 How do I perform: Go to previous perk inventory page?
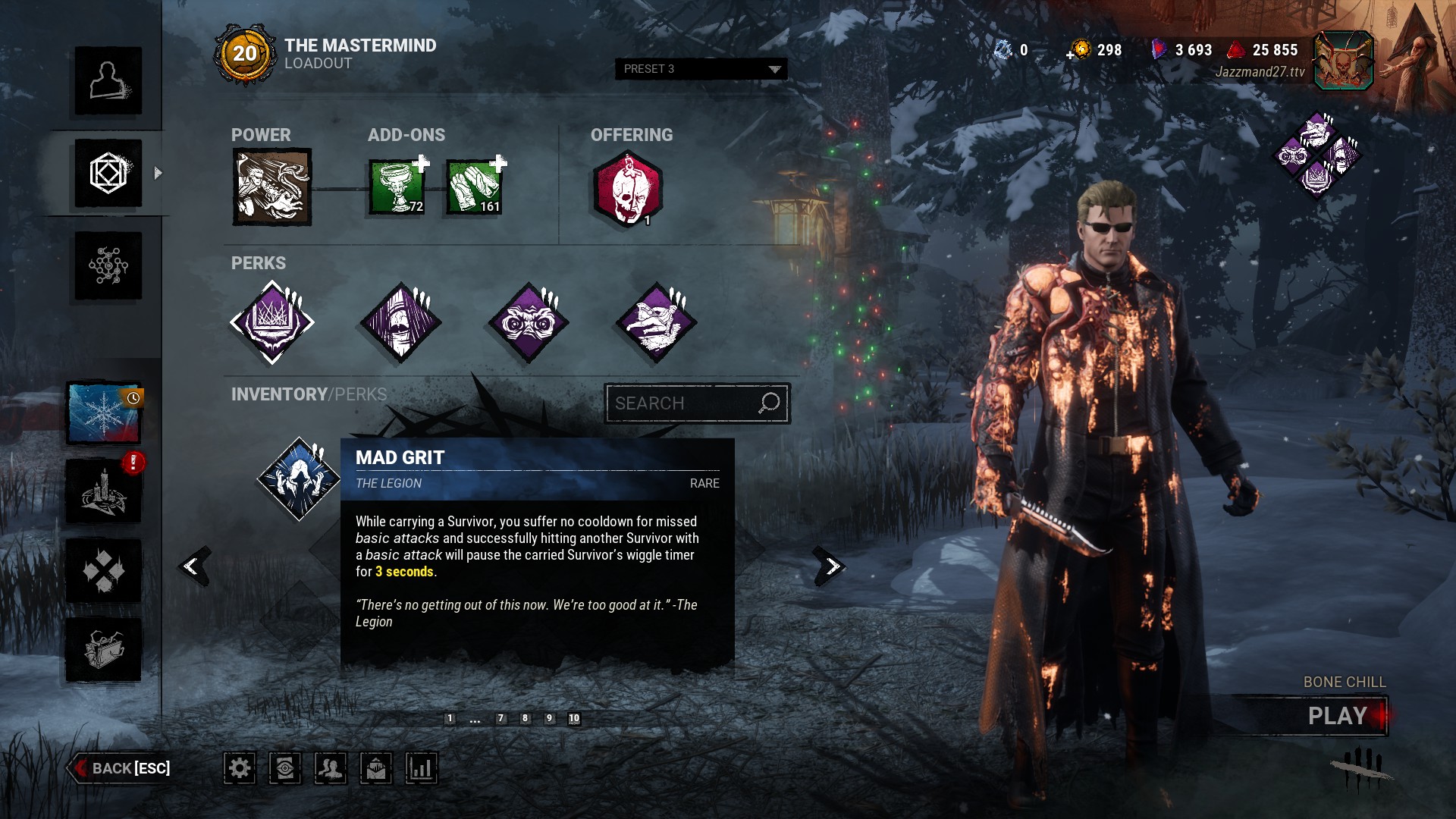[193, 566]
